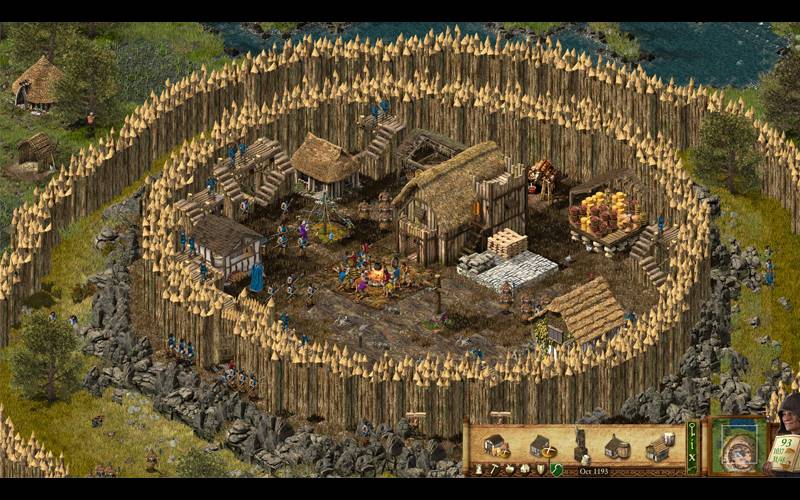Select the green sickle food processing tab
The height and width of the screenshot is (500, 800).
[x=556, y=469]
